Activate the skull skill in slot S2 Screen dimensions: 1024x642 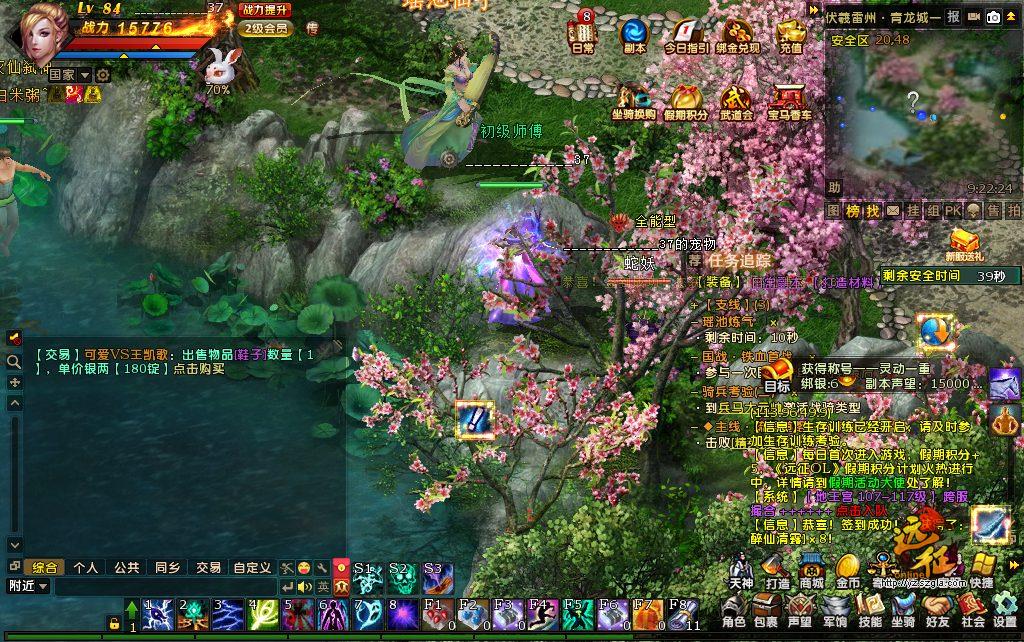[400, 578]
